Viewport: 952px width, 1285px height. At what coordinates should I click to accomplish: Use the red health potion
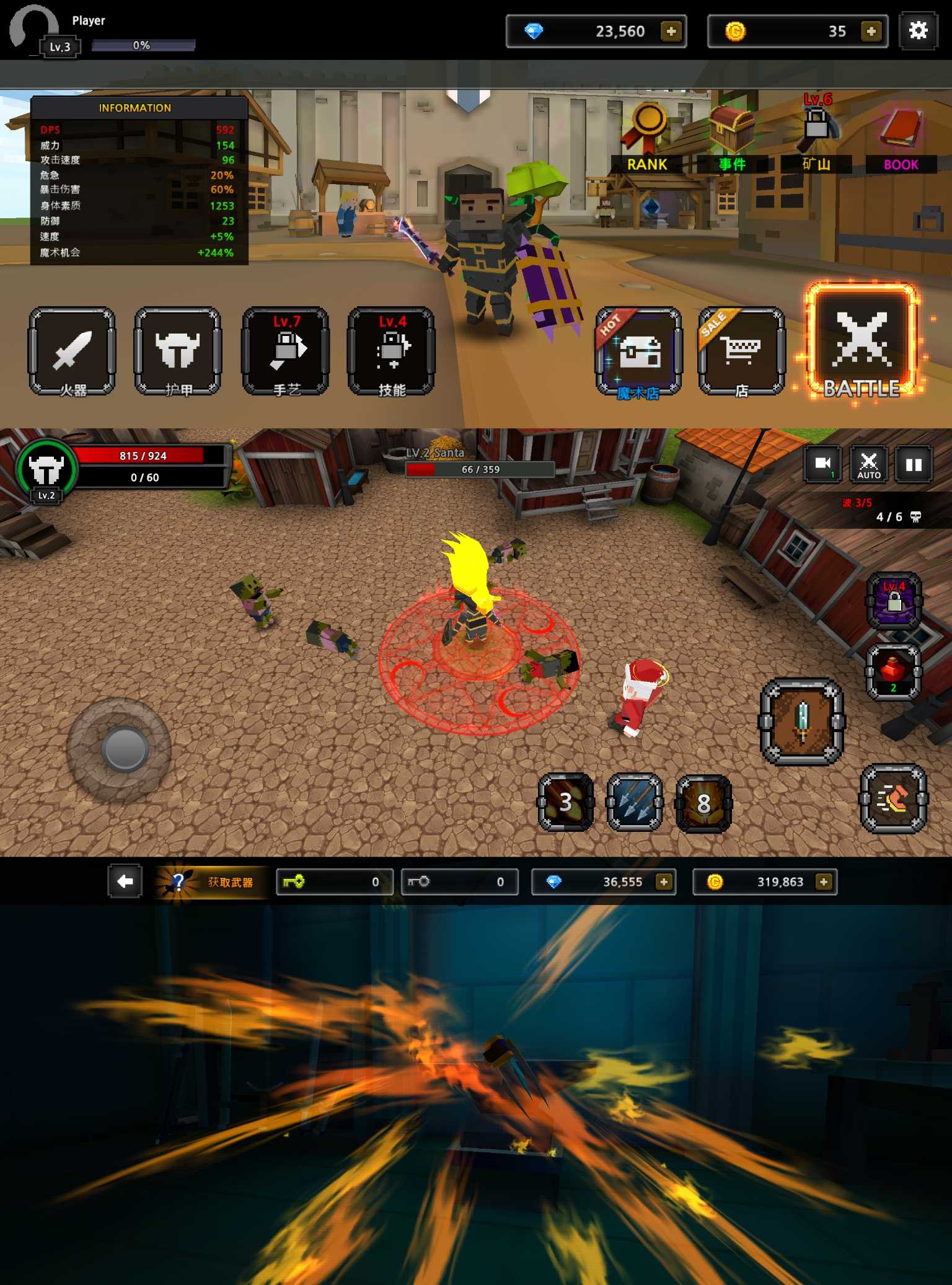click(893, 672)
